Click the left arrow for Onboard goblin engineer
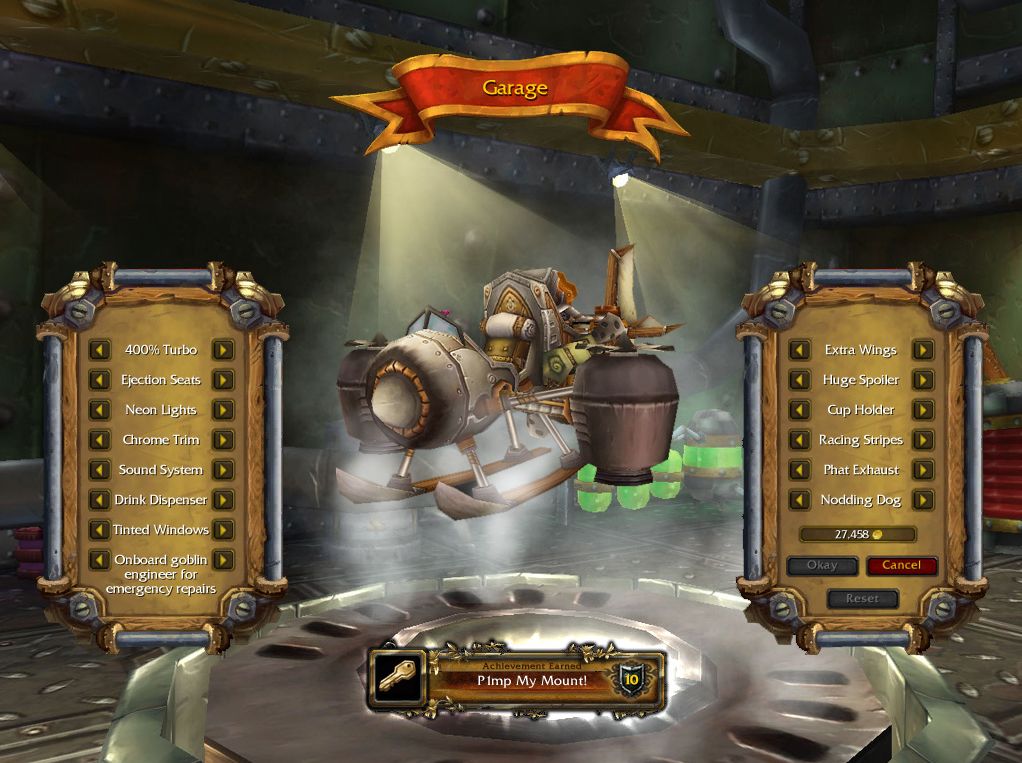The image size is (1022, 763). coord(99,560)
